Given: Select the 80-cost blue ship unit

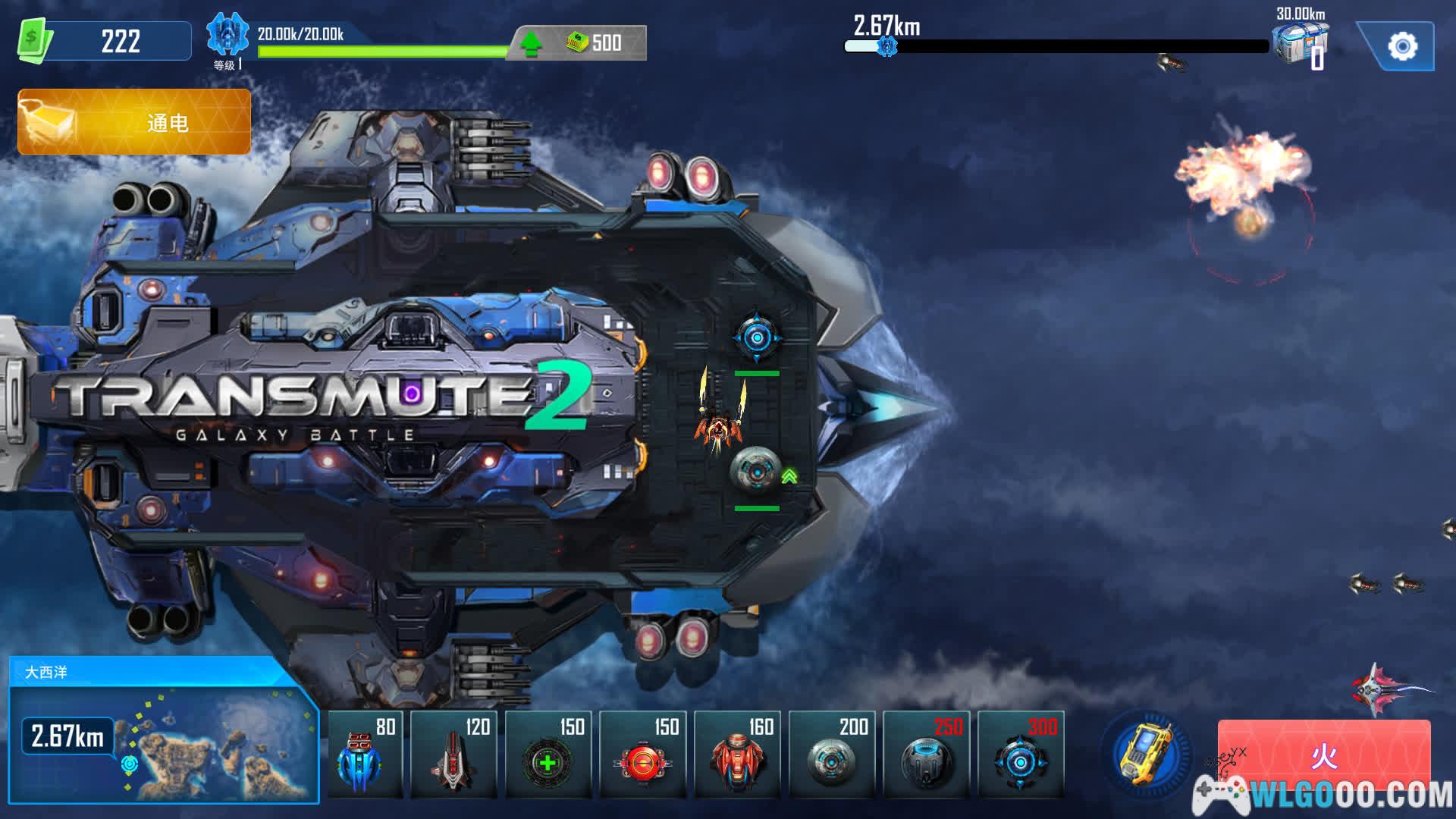Looking at the screenshot, I should [365, 755].
